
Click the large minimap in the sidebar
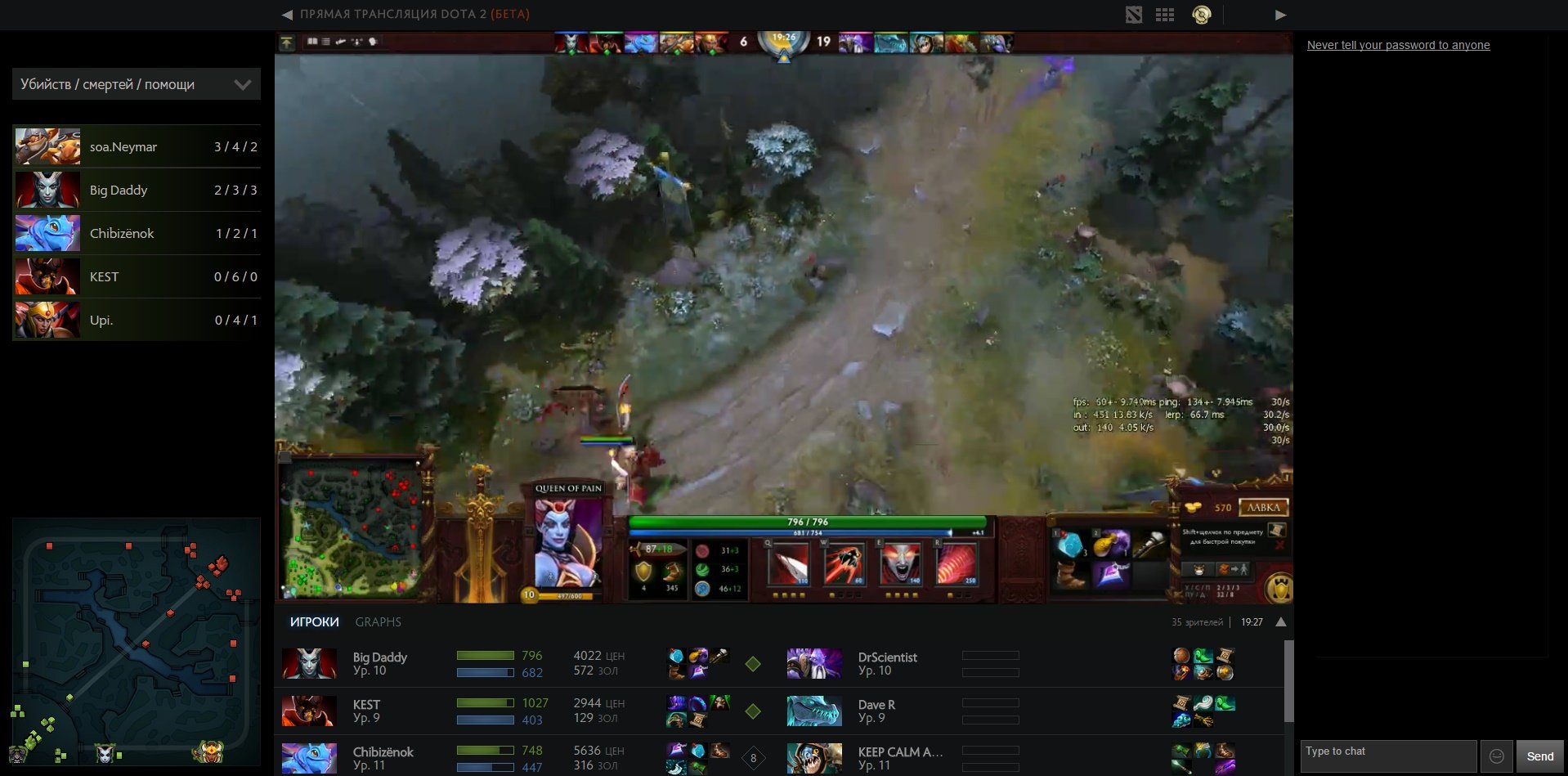click(x=136, y=642)
